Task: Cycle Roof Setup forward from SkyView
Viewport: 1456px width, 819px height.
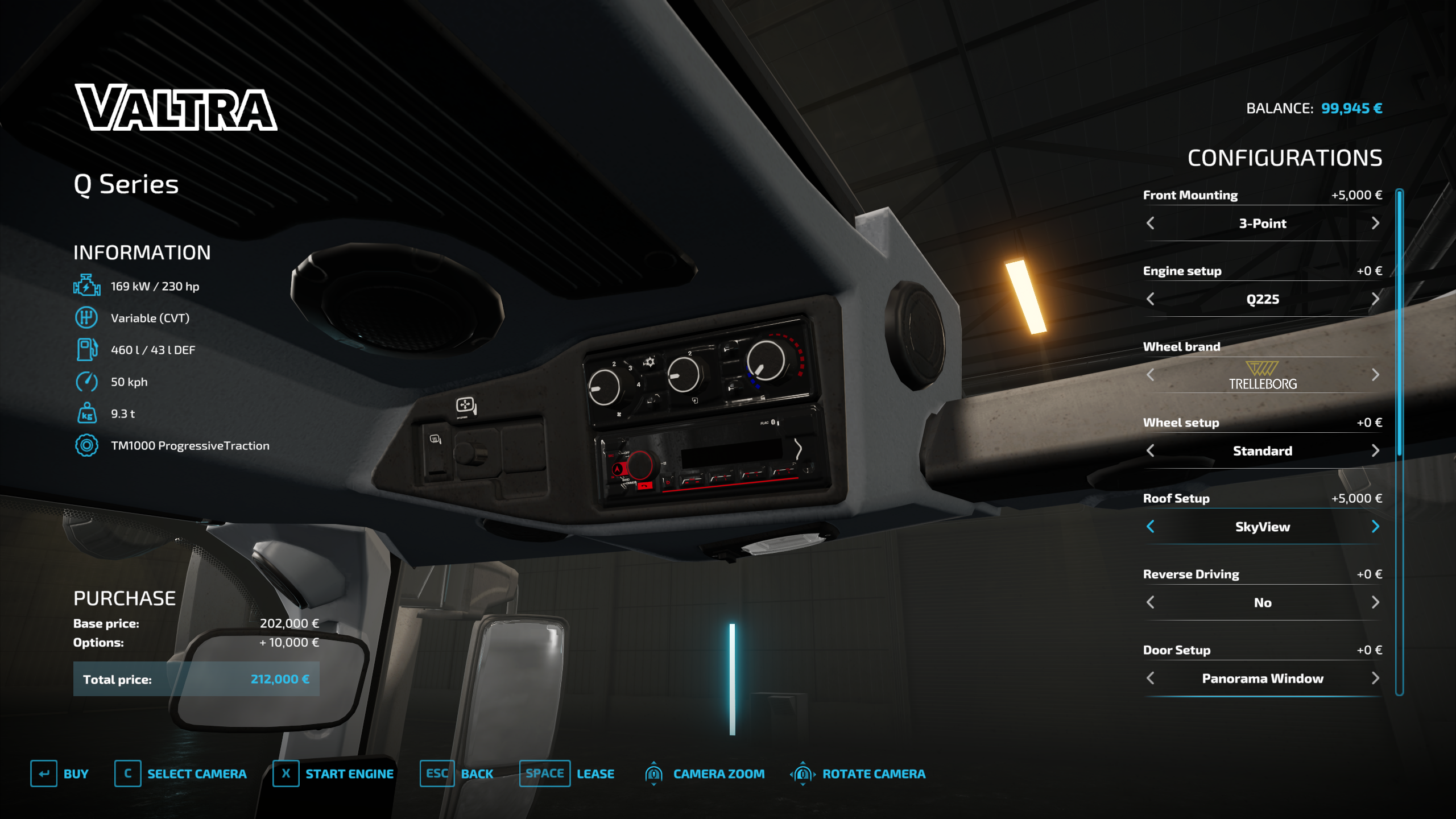Action: click(1375, 527)
